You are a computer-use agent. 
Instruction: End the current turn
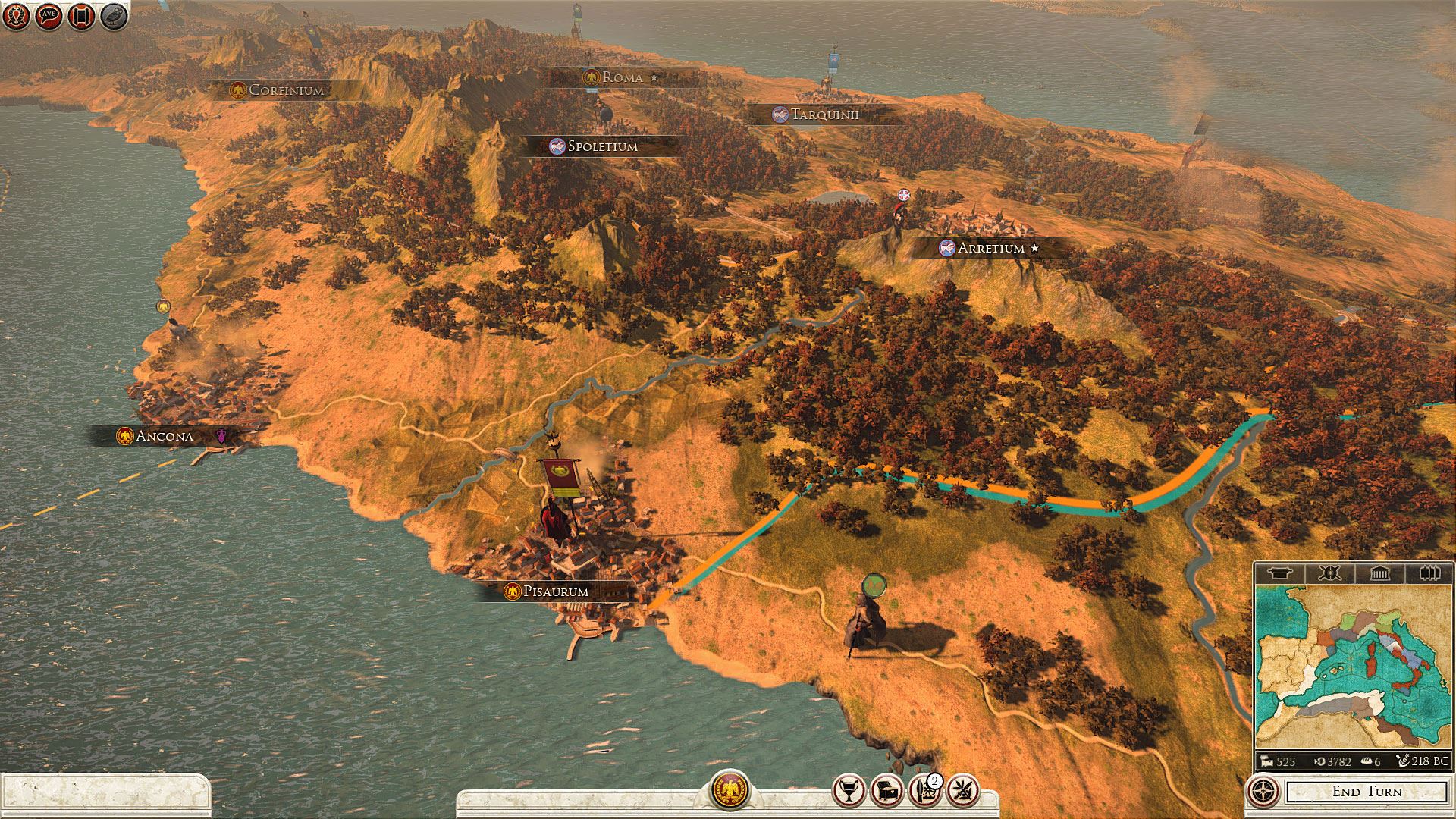click(x=1367, y=792)
